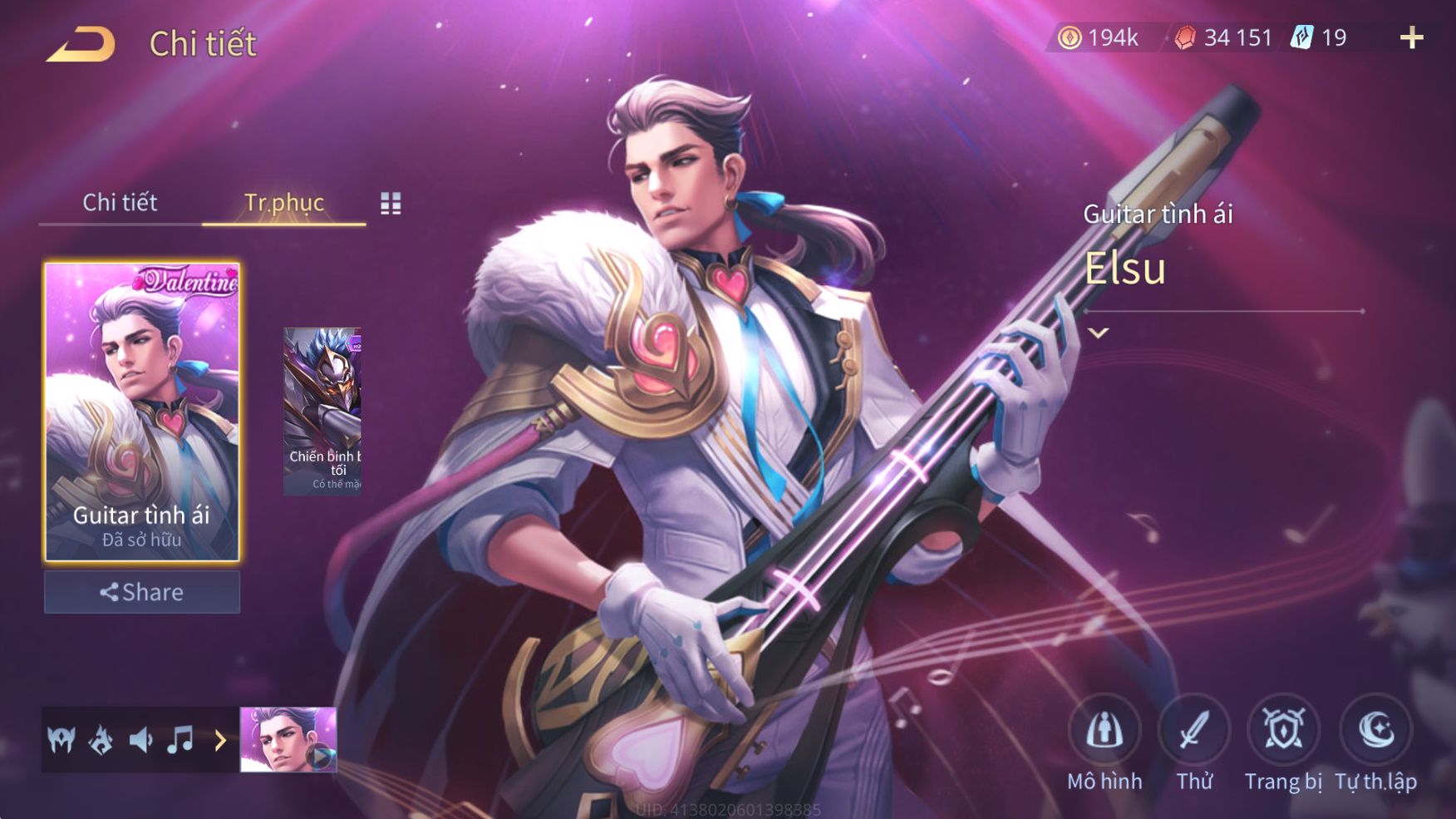Select the Tr.phục tab

(x=283, y=202)
